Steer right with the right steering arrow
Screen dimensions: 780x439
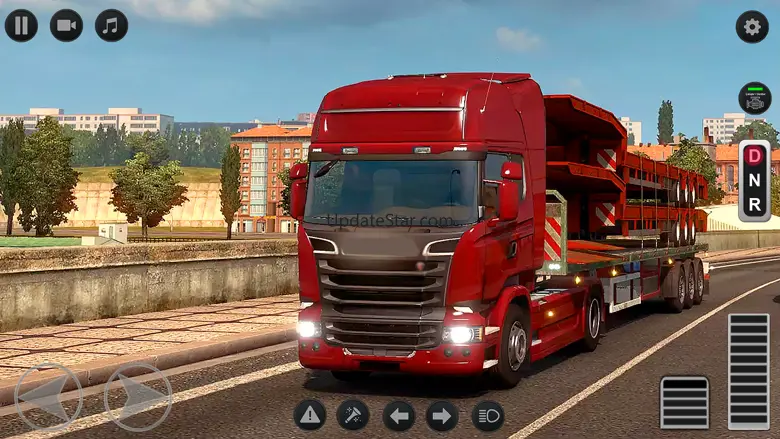tap(138, 397)
